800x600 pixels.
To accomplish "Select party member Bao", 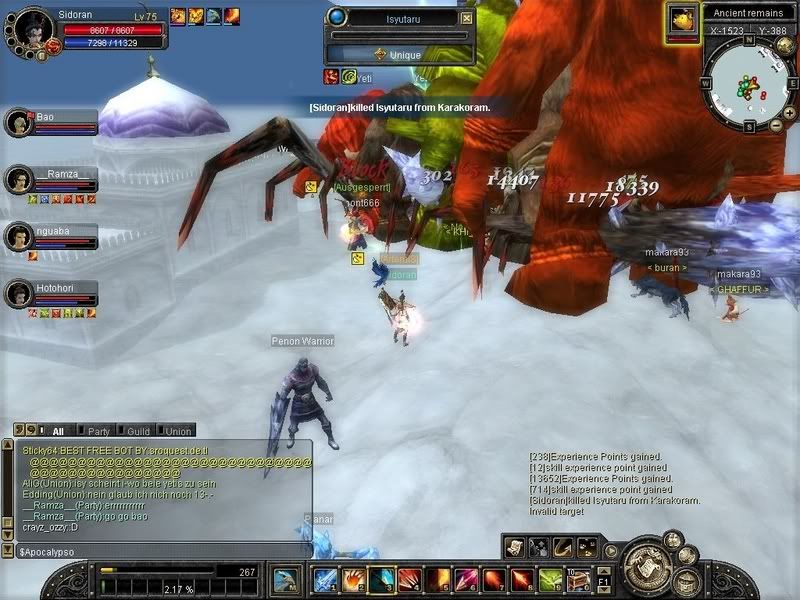I will coord(20,122).
